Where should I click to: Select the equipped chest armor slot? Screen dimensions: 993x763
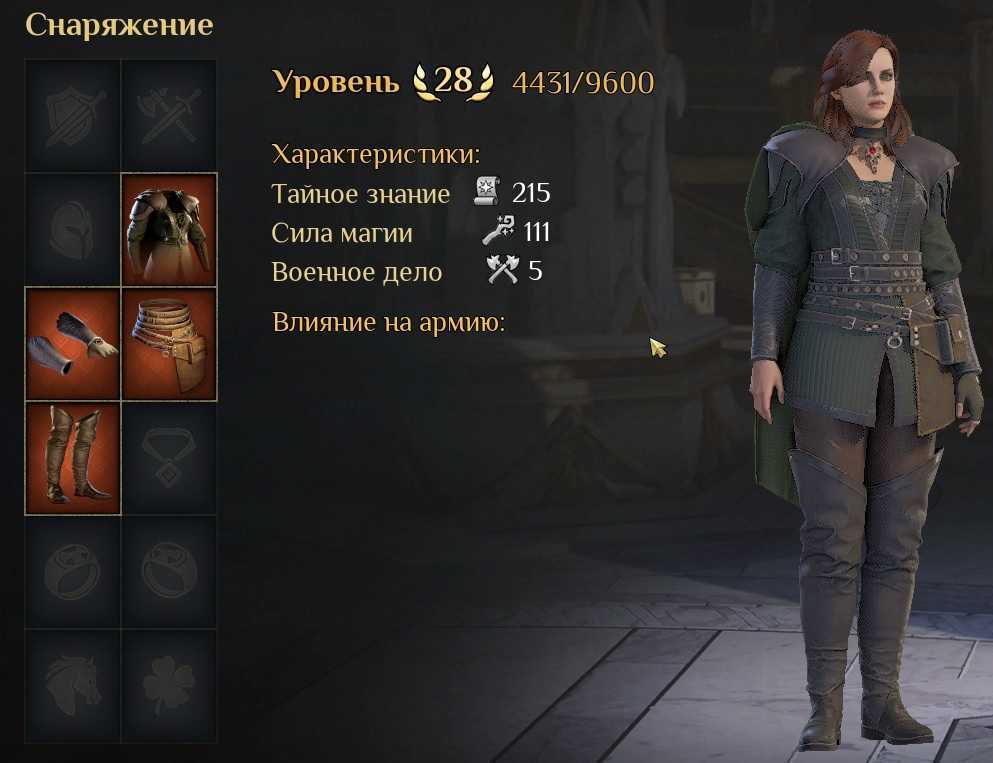coord(169,229)
